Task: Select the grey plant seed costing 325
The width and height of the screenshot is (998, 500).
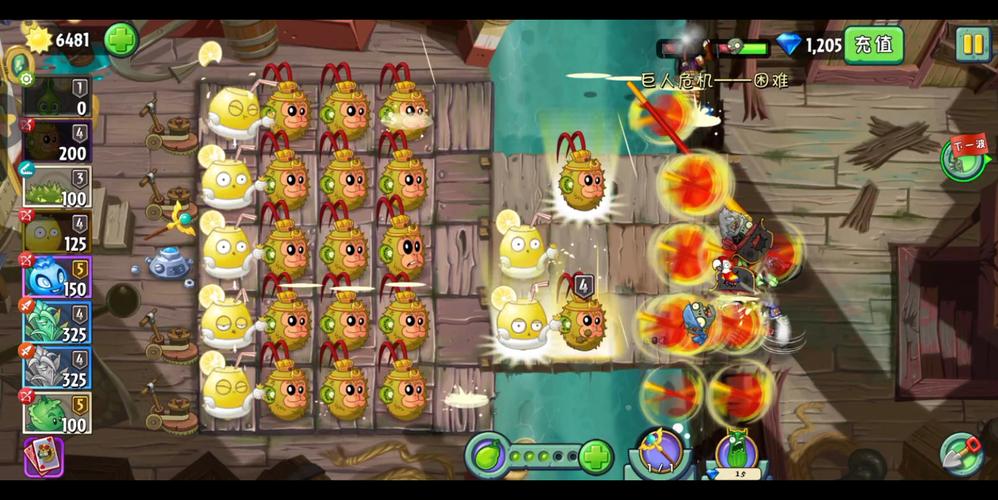Action: pos(57,368)
